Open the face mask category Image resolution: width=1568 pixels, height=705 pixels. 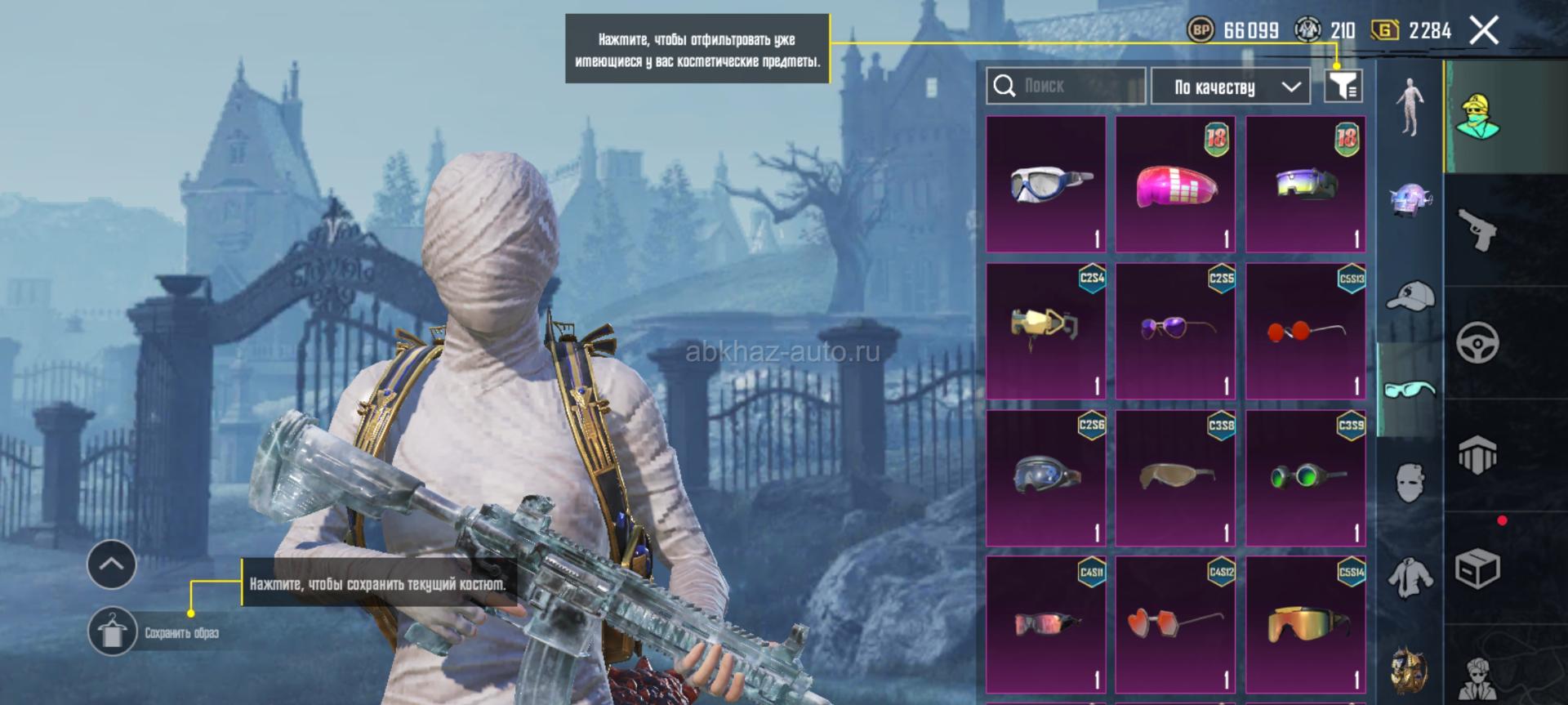[1410, 482]
